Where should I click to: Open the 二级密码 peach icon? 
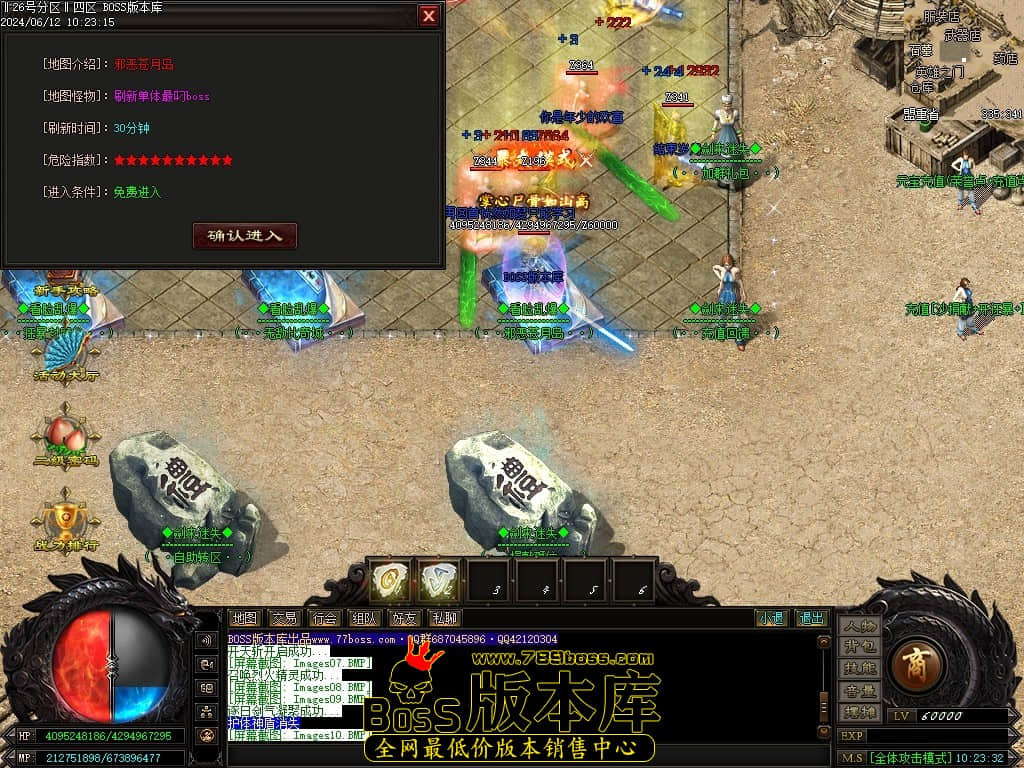click(x=65, y=435)
